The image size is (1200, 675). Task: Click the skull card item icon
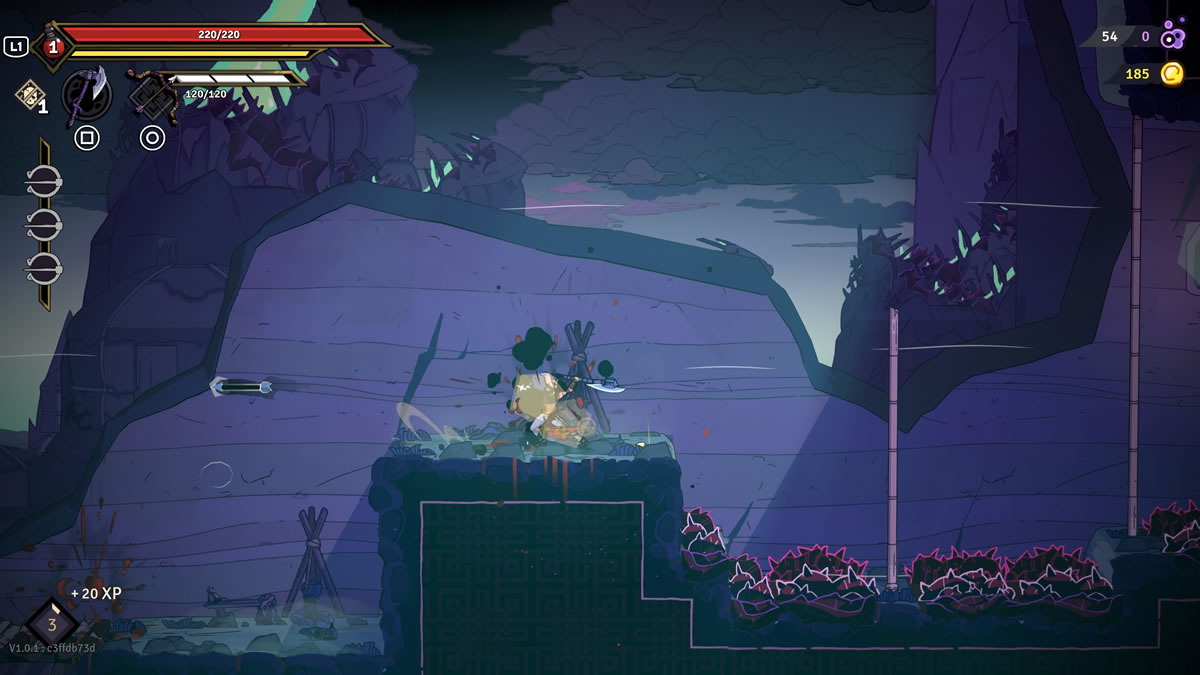27,94
